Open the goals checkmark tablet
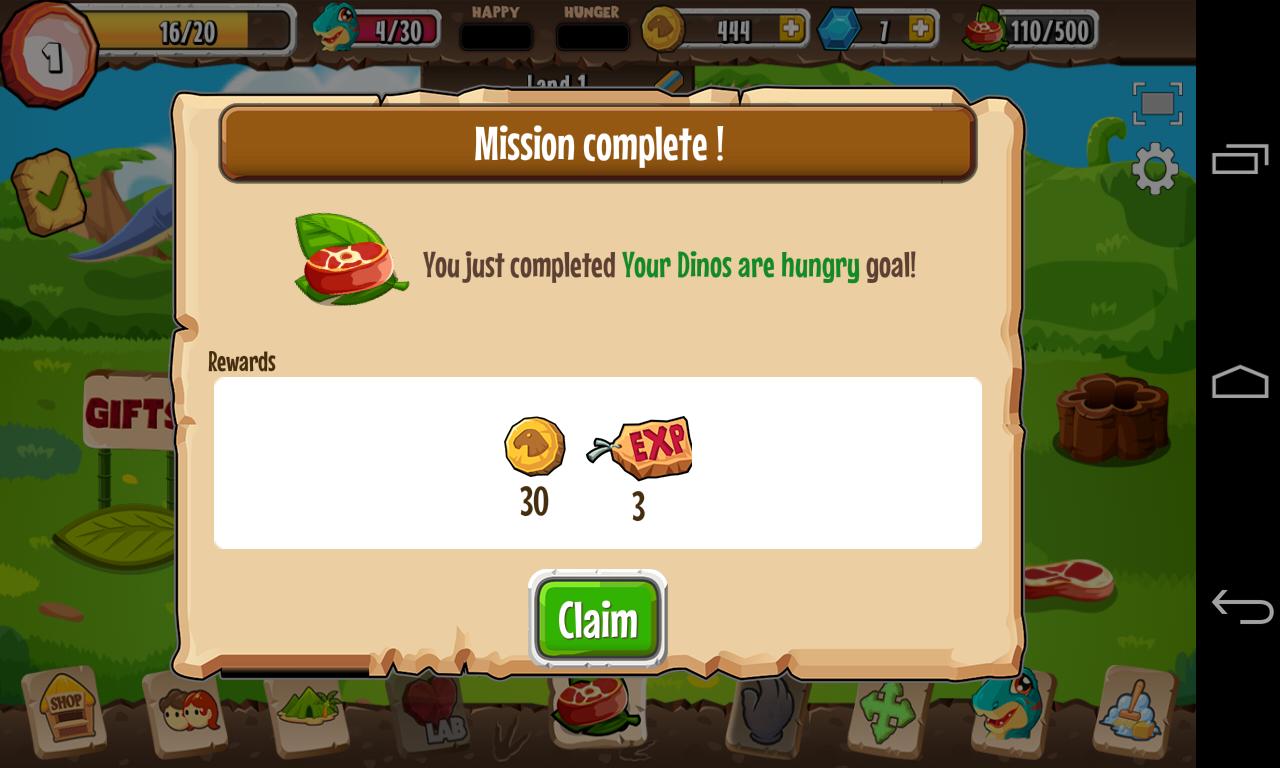1280x768 pixels. pos(49,191)
